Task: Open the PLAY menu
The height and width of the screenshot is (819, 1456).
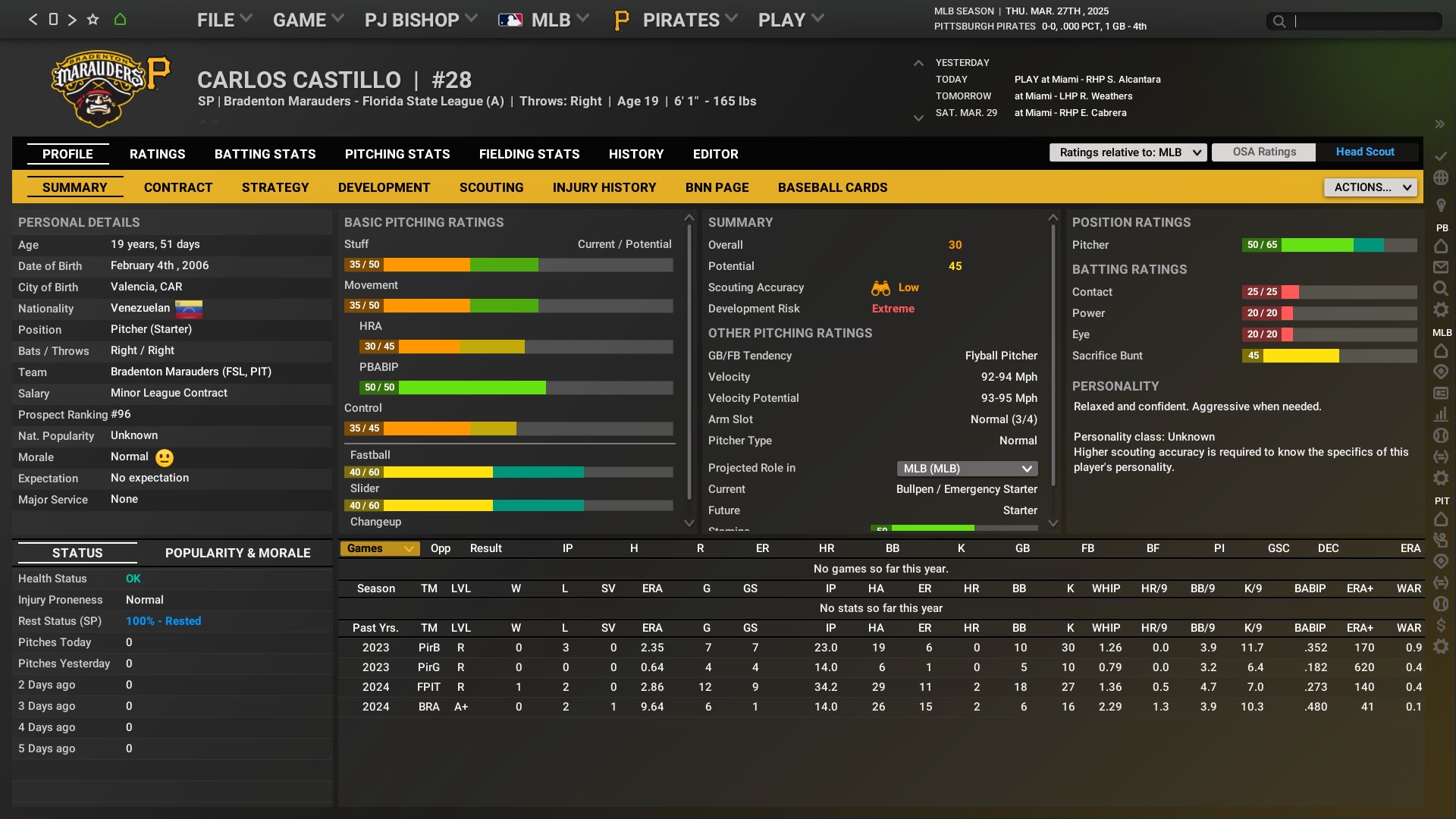Action: (790, 20)
